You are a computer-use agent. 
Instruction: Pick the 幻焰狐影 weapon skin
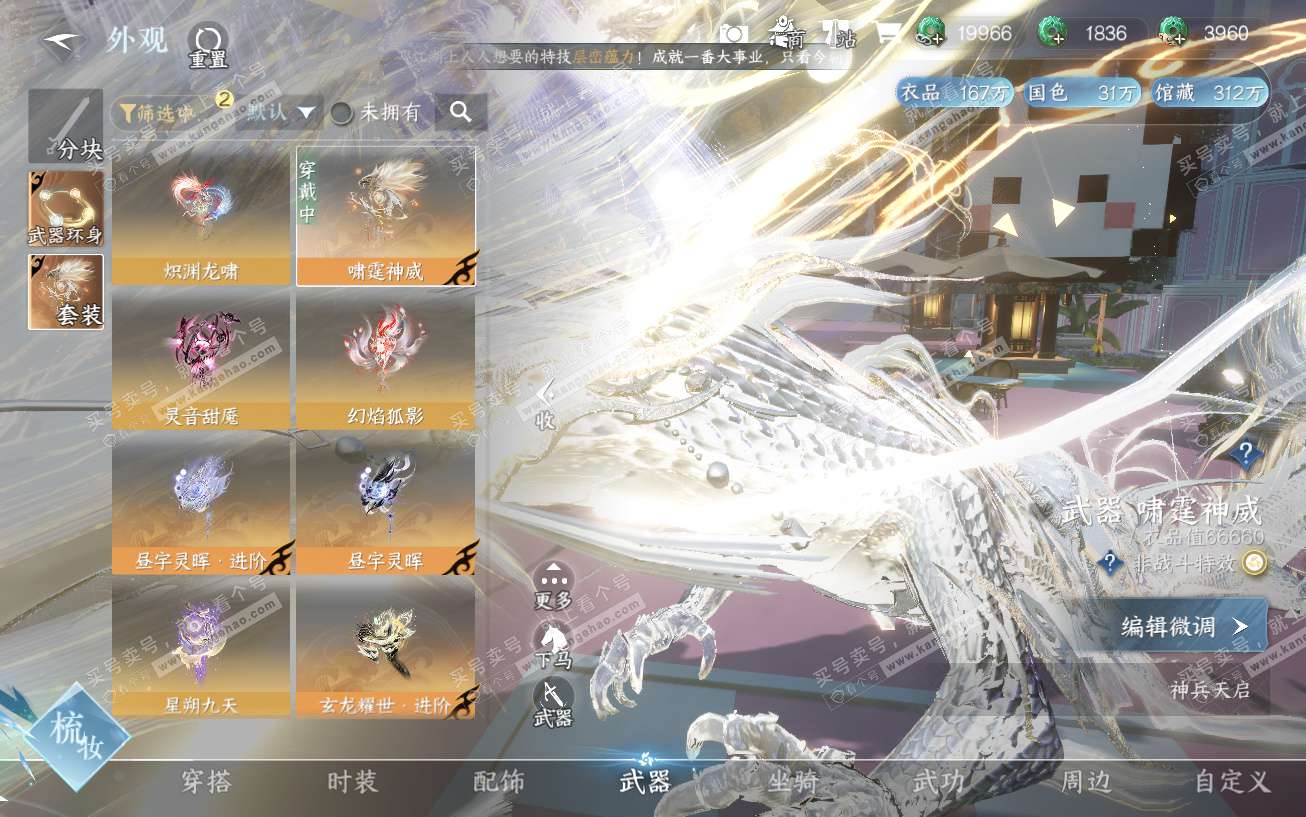(386, 360)
